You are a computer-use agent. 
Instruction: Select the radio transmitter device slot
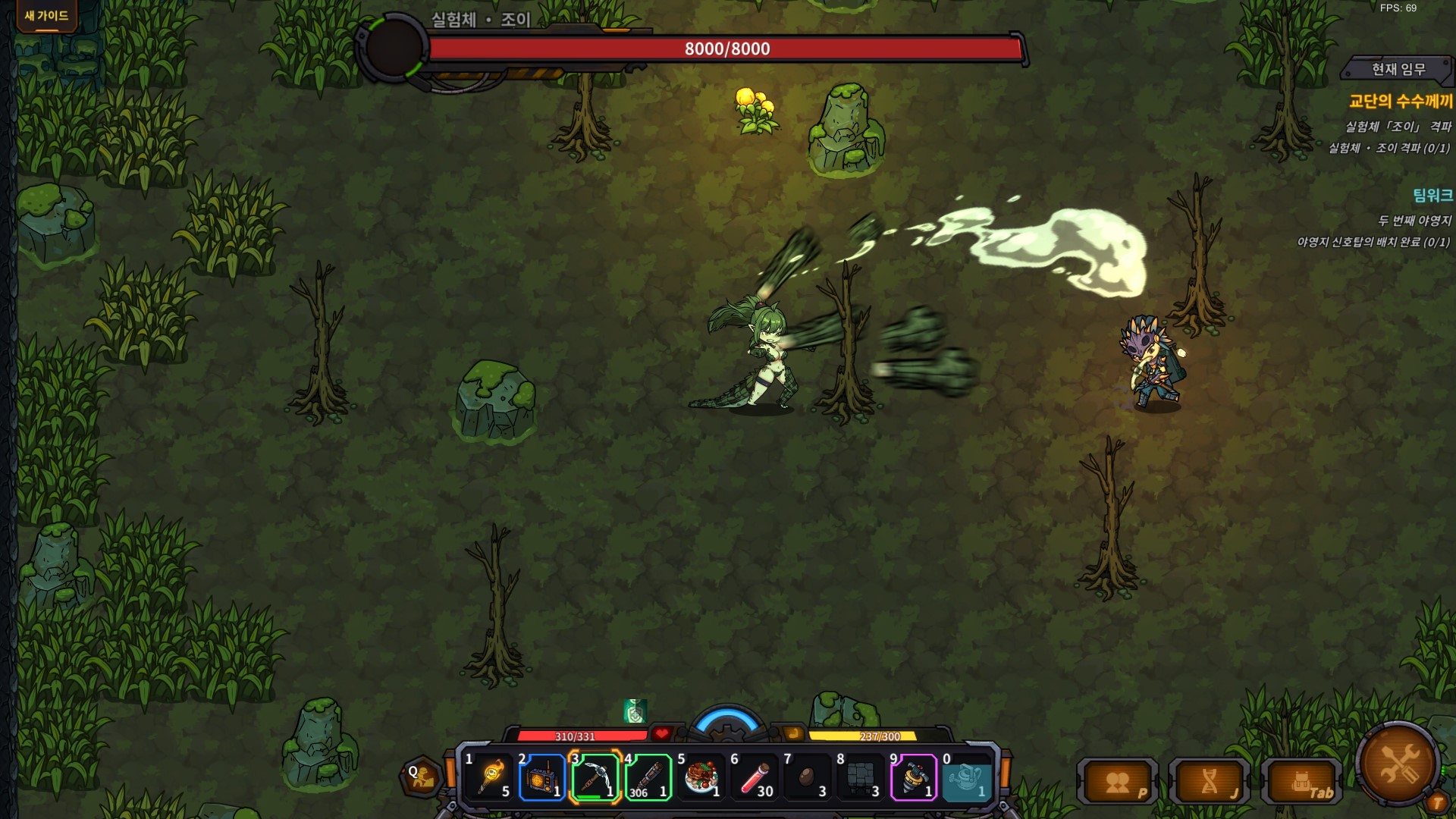[x=542, y=777]
